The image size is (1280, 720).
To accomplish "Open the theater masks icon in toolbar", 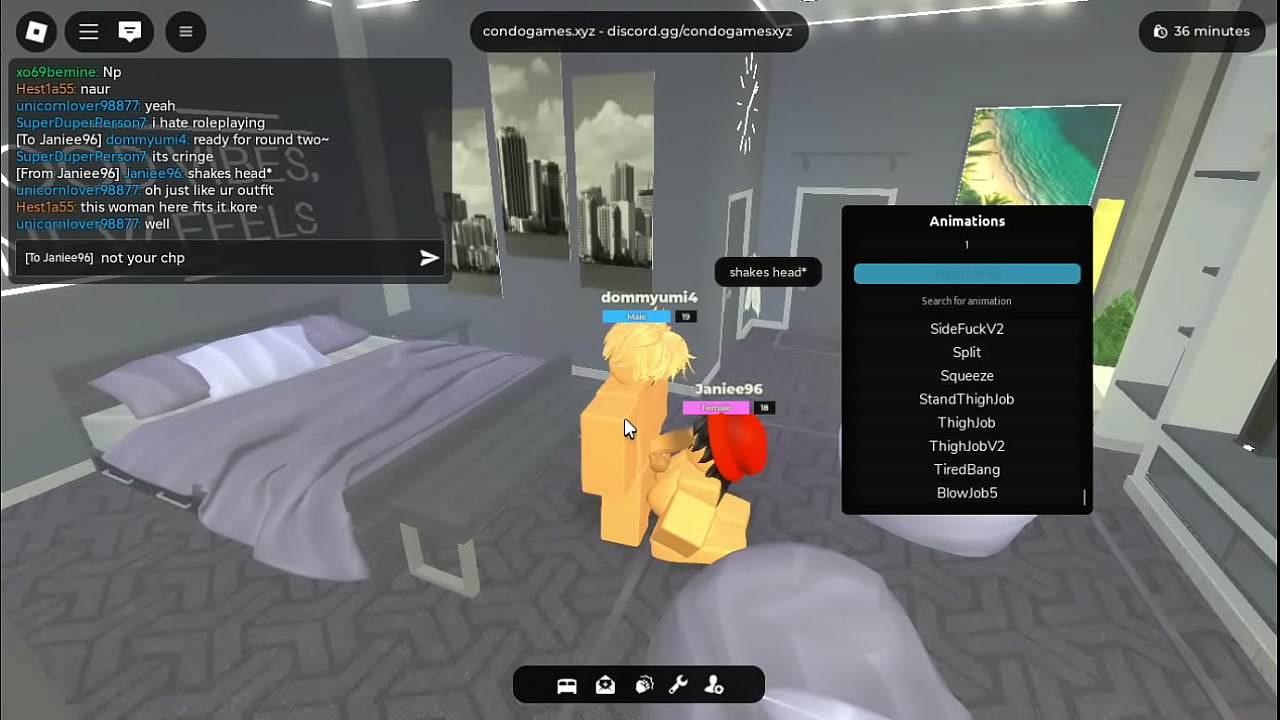I will click(643, 685).
